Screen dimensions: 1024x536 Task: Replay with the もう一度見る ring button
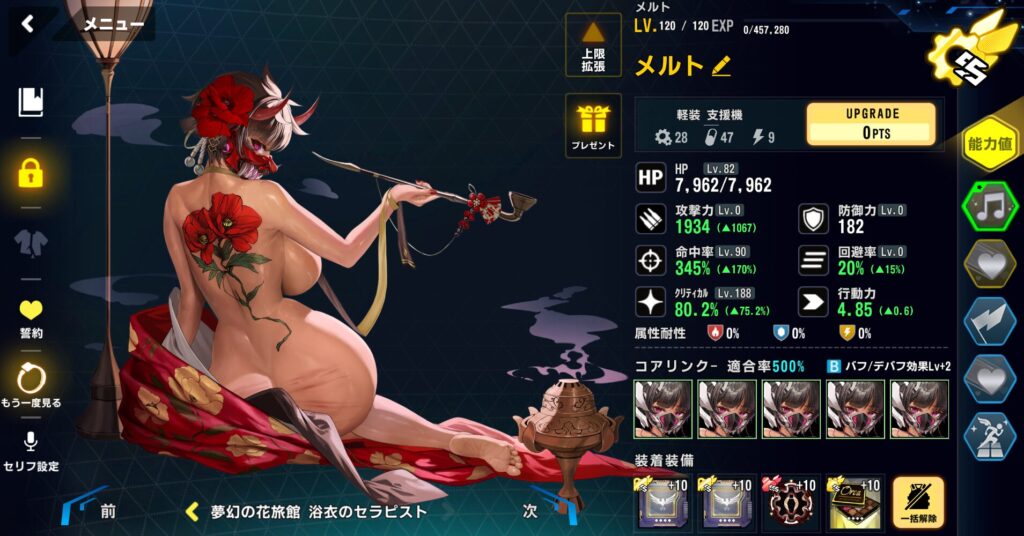(31, 384)
